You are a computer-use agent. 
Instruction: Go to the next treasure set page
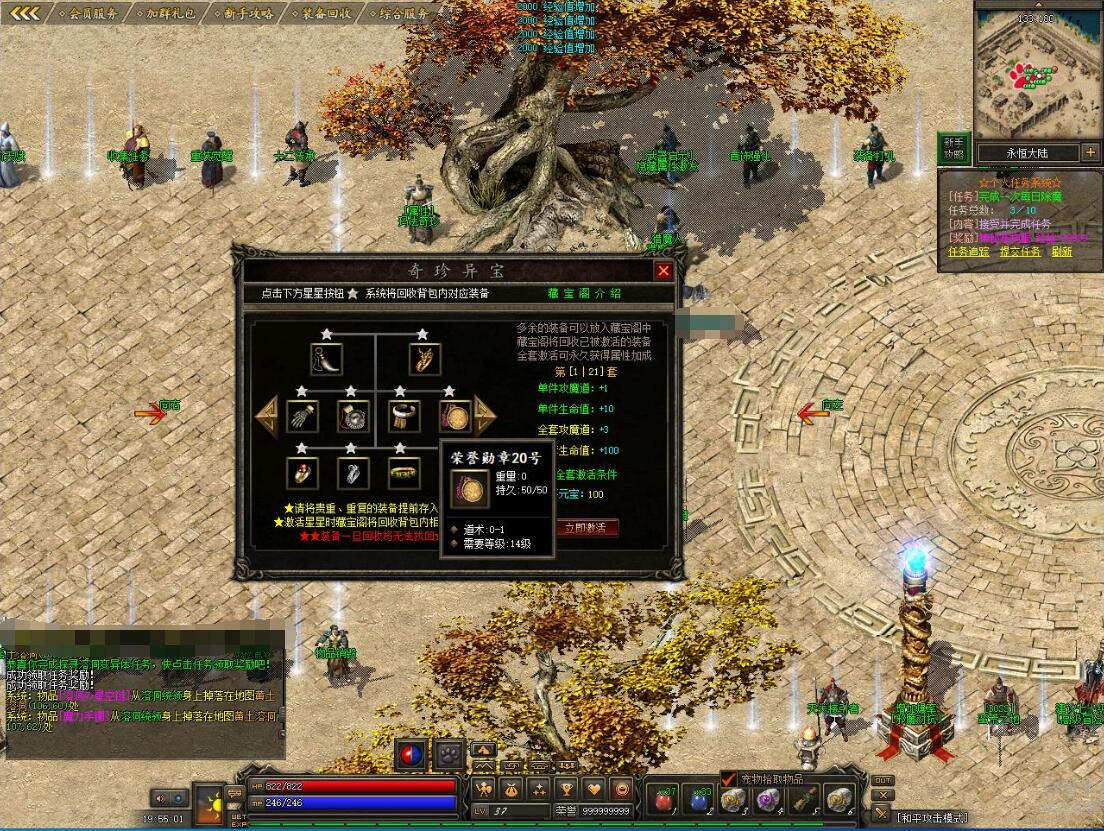[x=484, y=415]
